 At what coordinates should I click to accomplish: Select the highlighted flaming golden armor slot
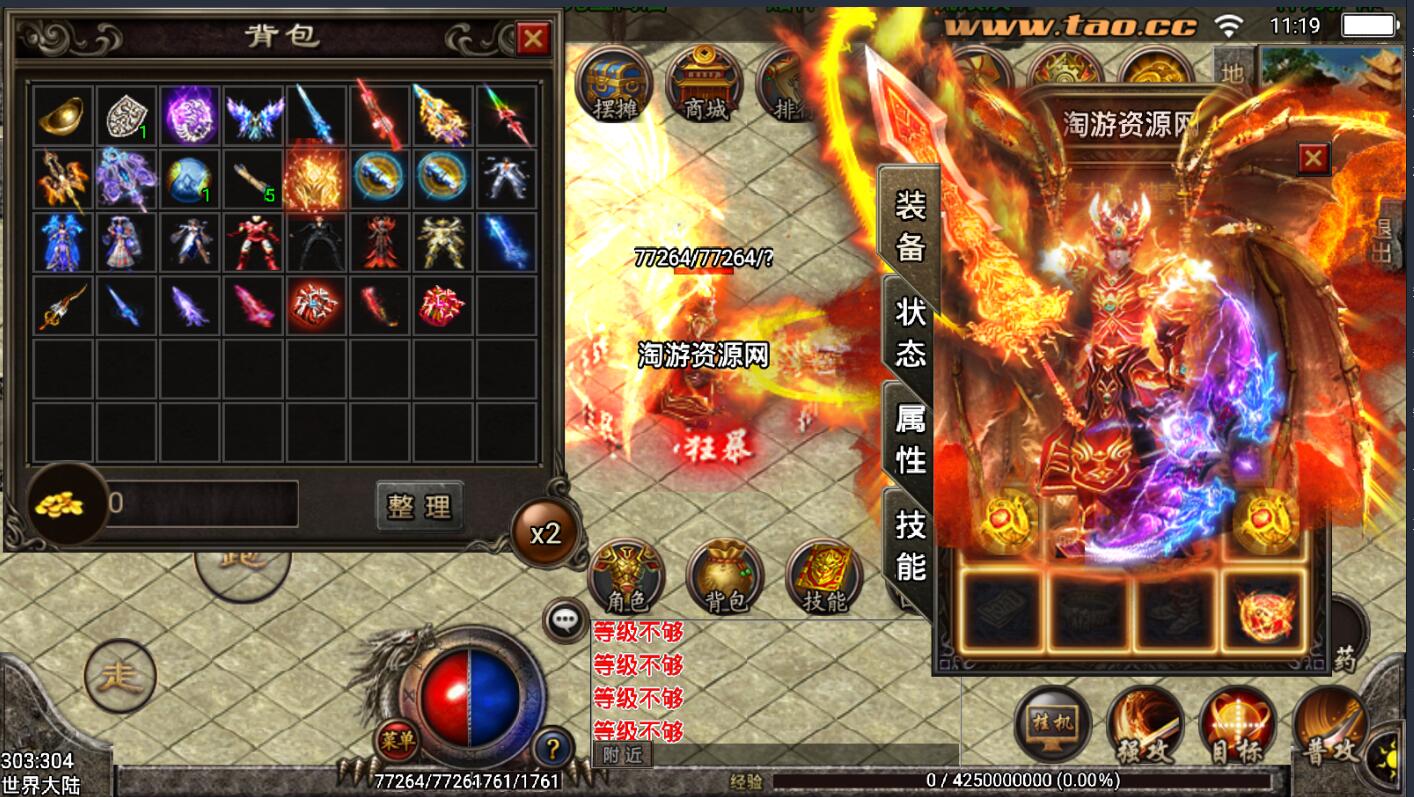click(315, 180)
